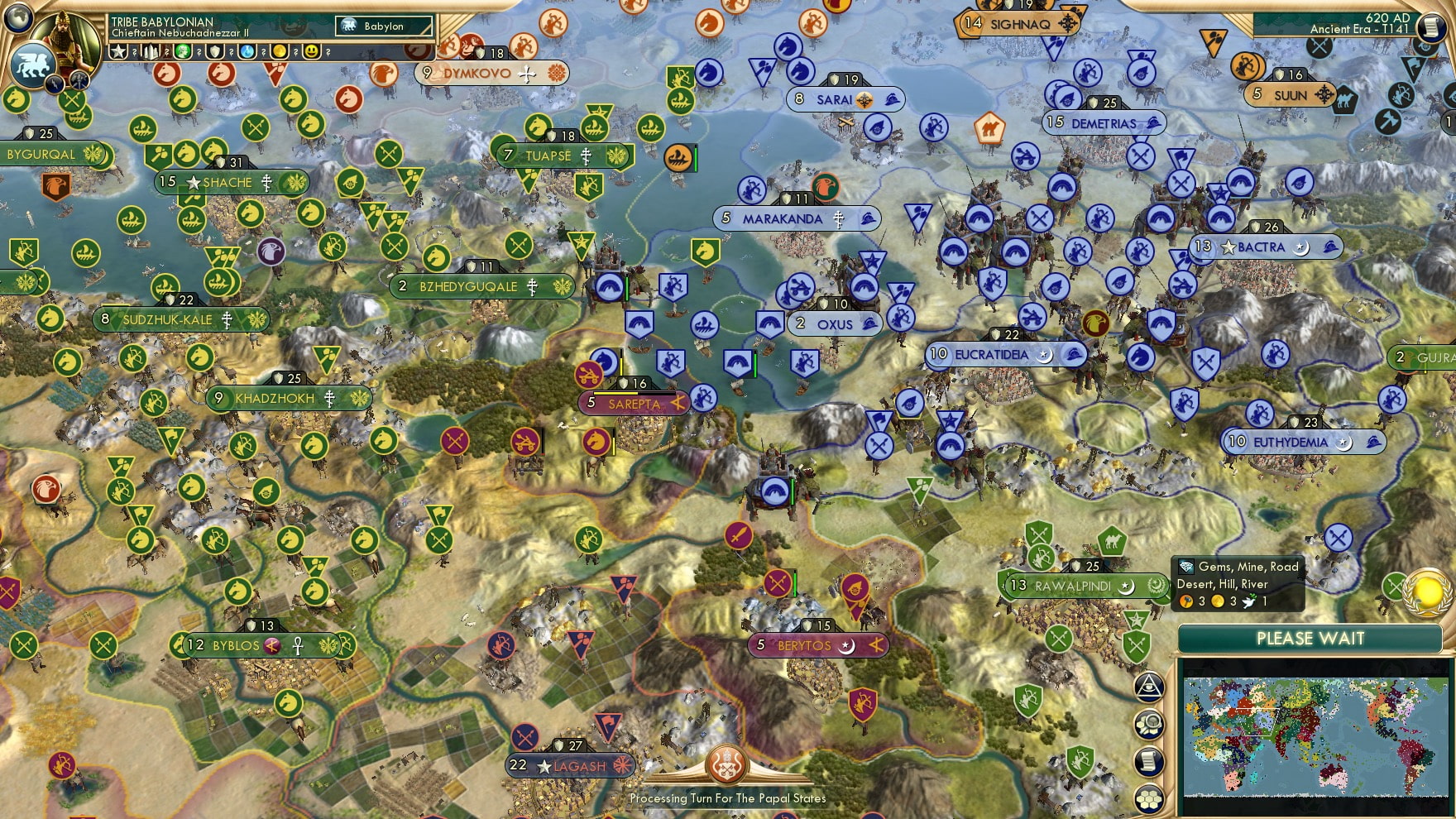Open the white star score icon

tap(118, 51)
